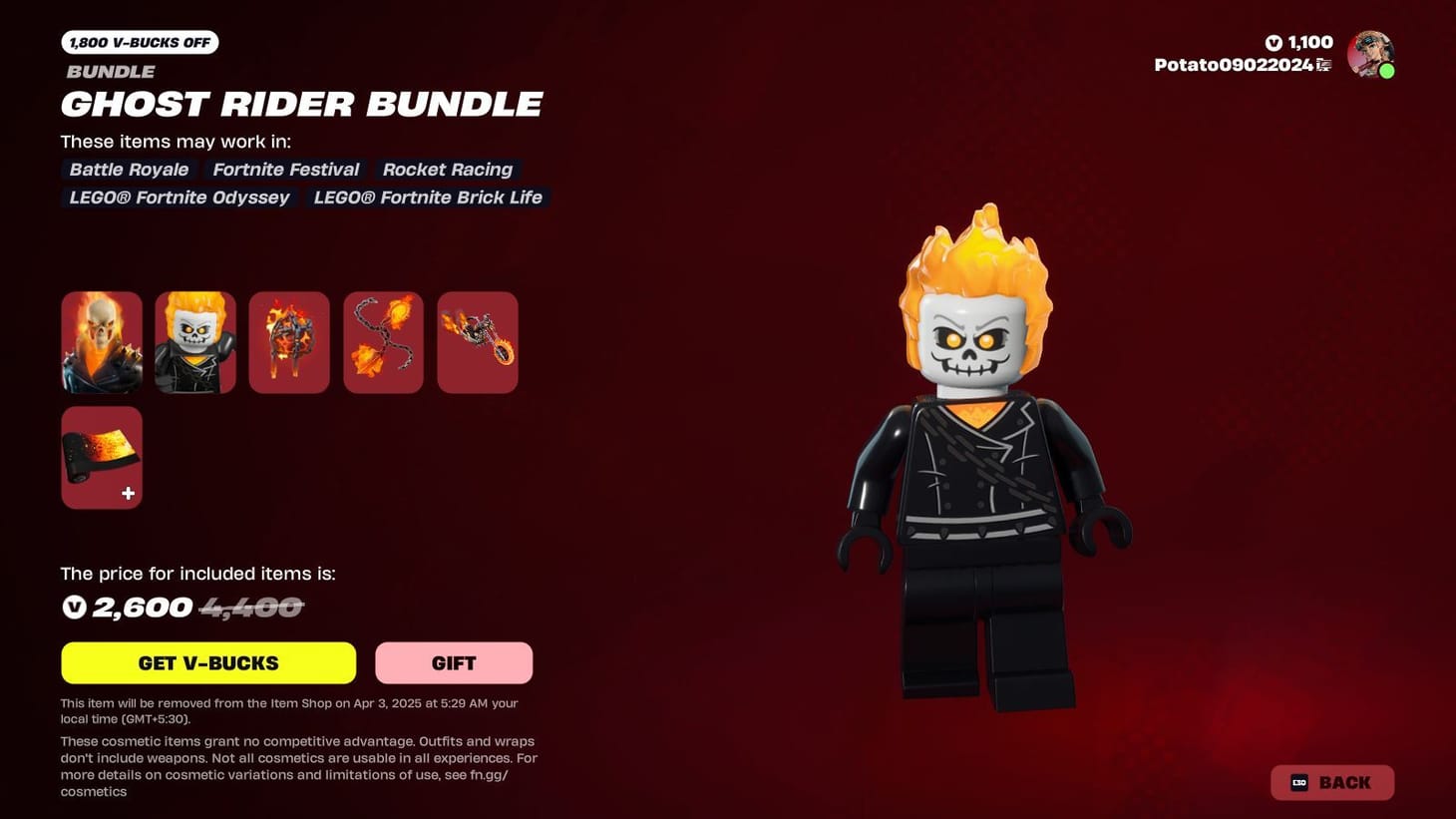Expand additional items with the plus icon

tap(128, 493)
